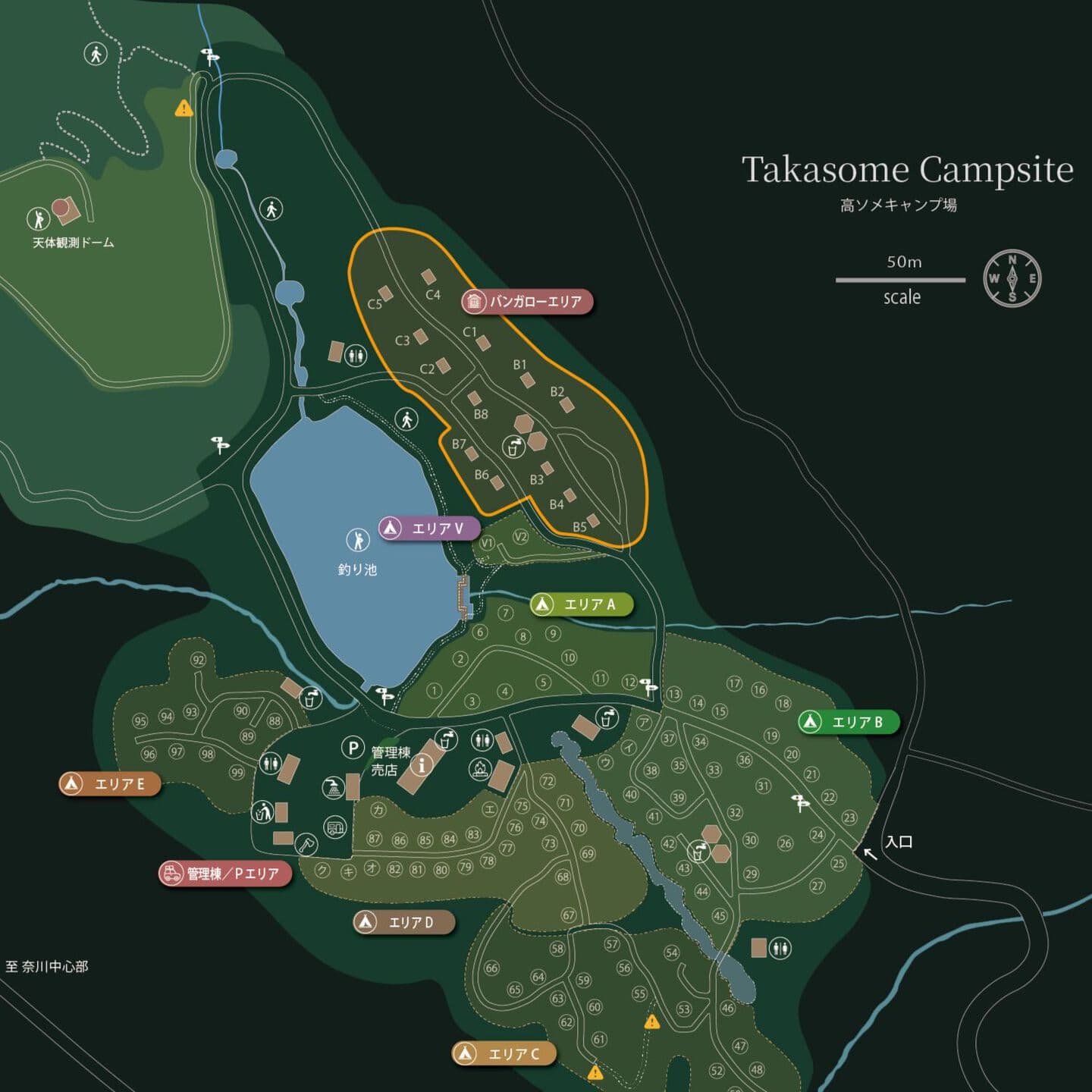1092x1092 pixels.
Task: Select the axe firewood marker
Action: click(306, 844)
